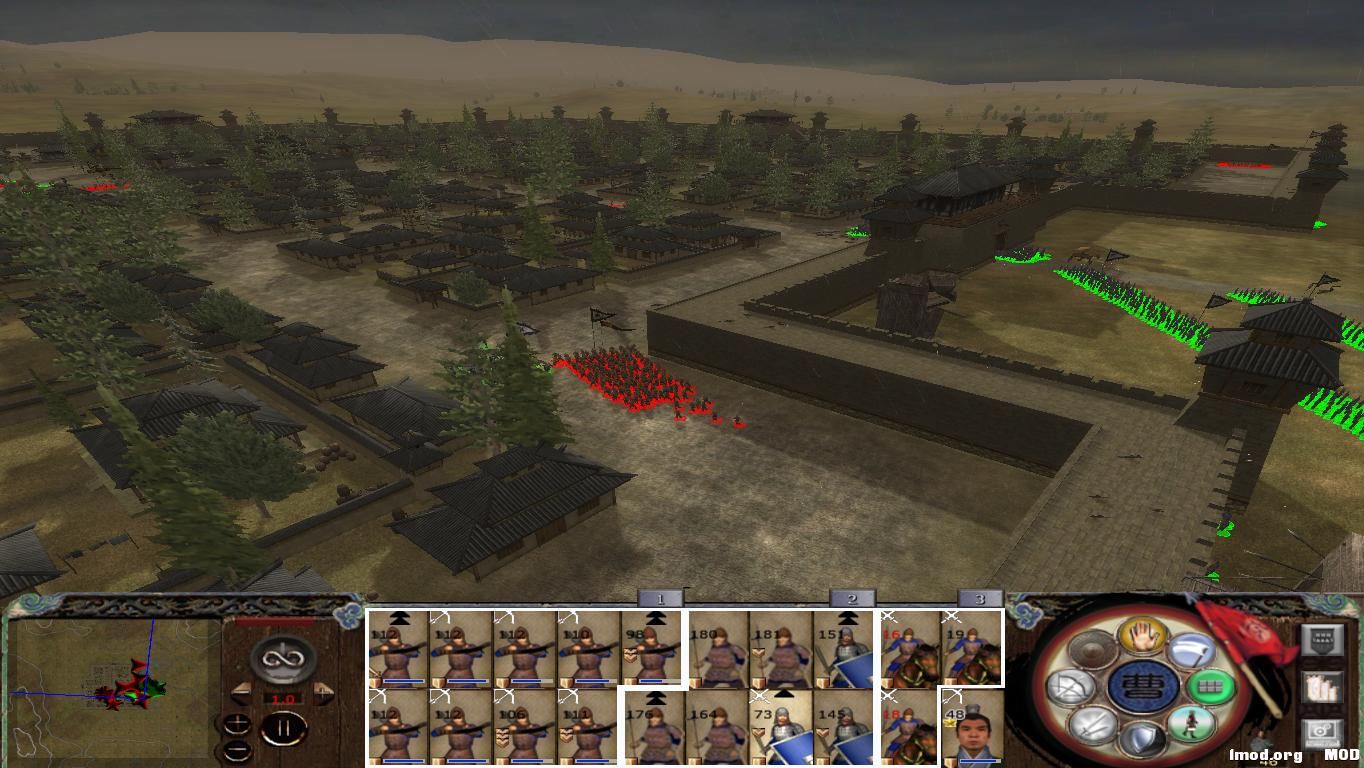Viewport: 1364px width, 768px height.
Task: Order units to halt with the hand icon
Action: [1144, 635]
